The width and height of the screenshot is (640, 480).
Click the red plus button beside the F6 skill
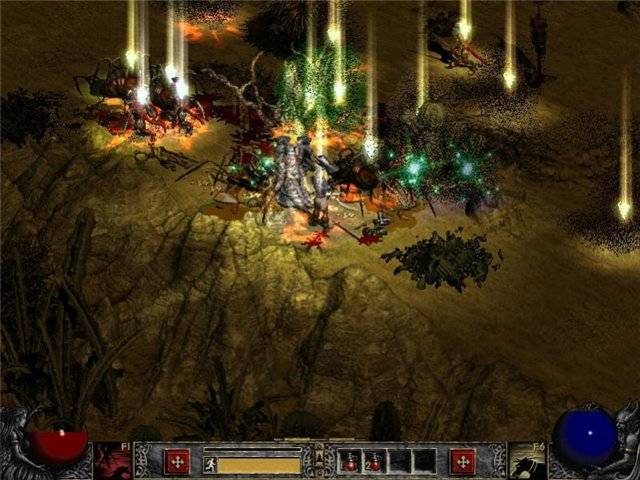tap(462, 461)
